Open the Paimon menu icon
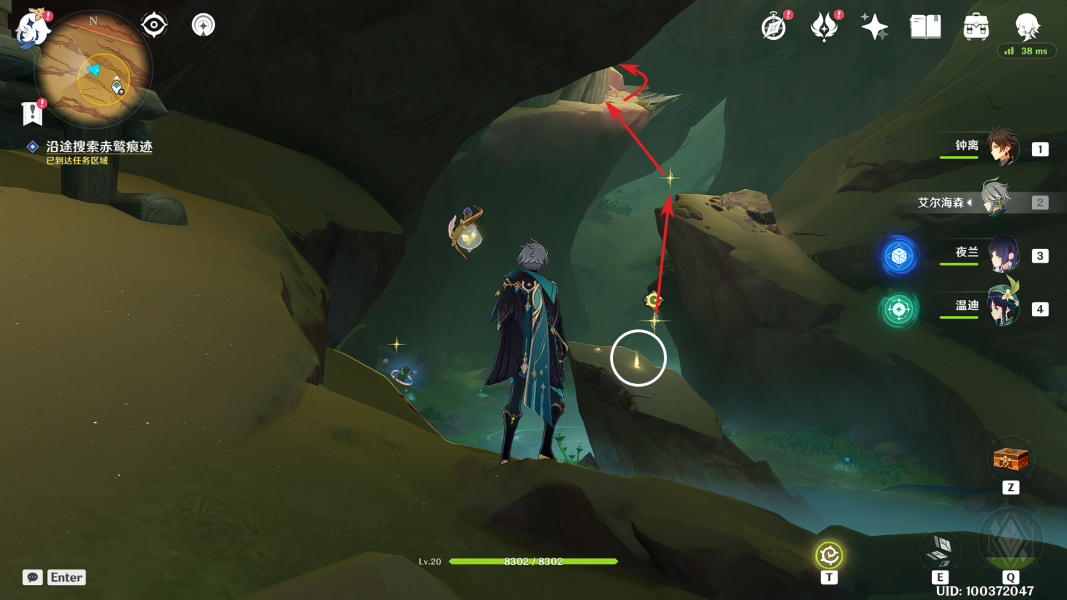This screenshot has width=1067, height=600. click(x=32, y=28)
